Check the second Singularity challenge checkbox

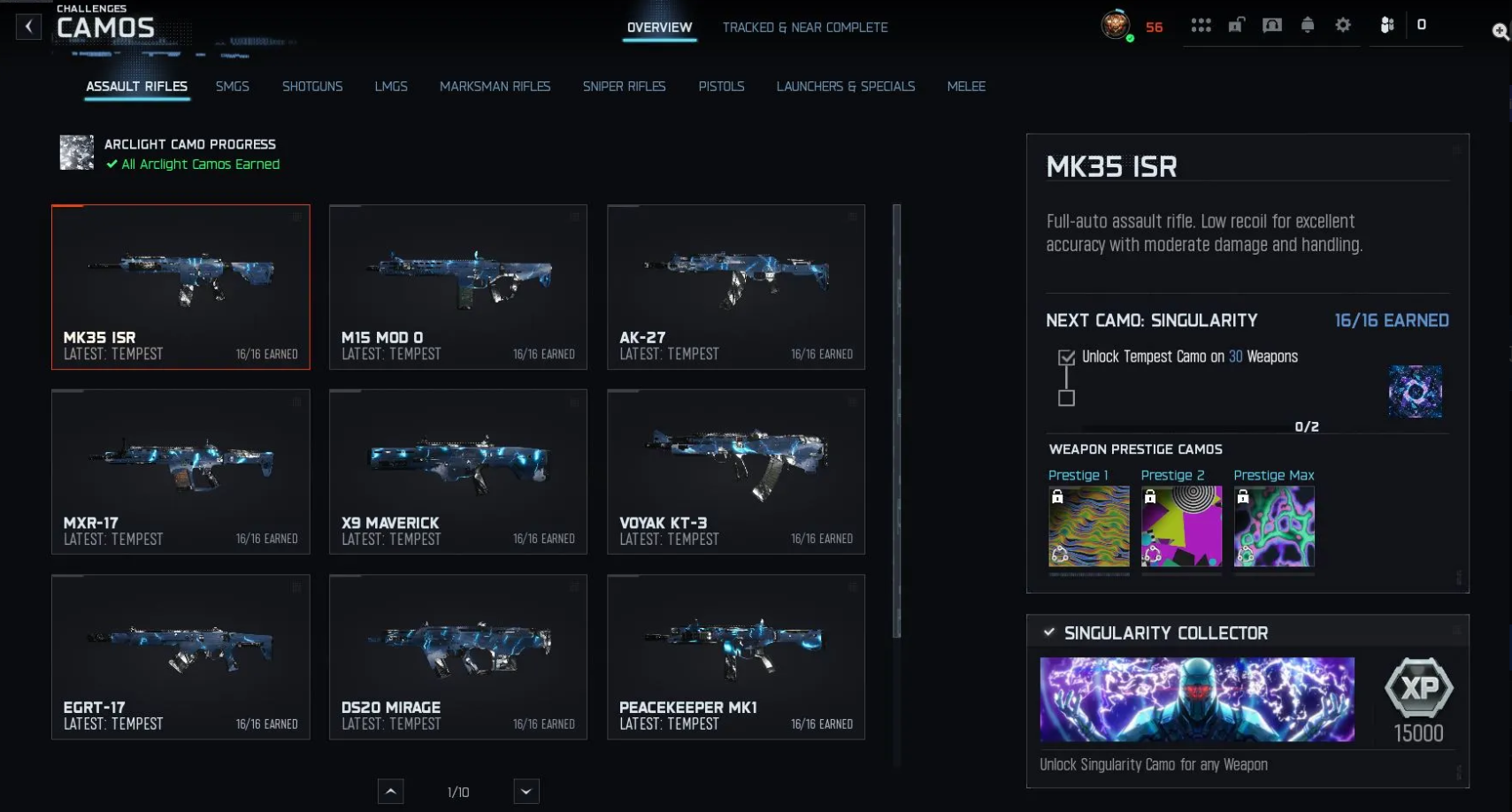[1066, 398]
